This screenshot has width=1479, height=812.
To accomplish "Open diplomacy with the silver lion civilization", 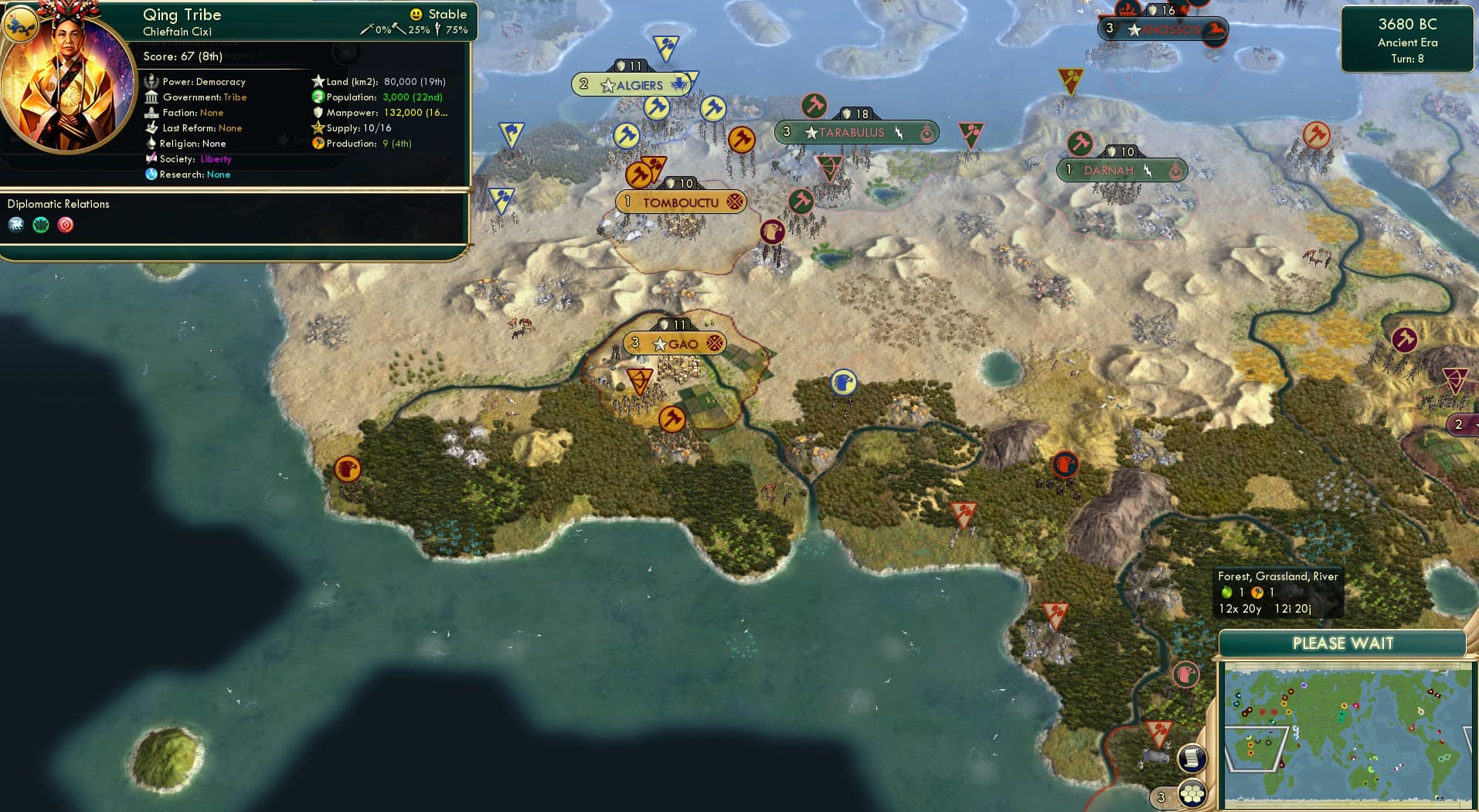I will click(x=17, y=226).
